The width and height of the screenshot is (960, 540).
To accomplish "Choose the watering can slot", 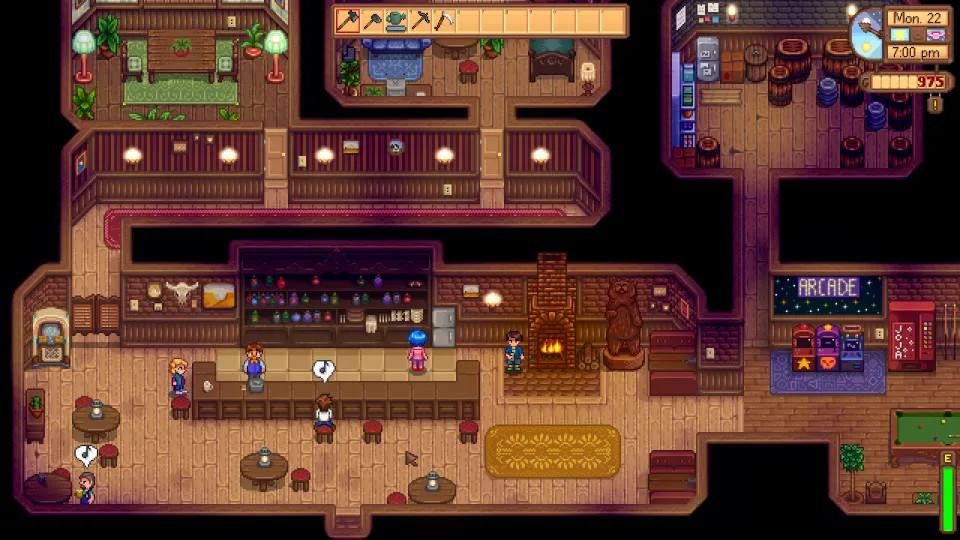I will [x=396, y=20].
